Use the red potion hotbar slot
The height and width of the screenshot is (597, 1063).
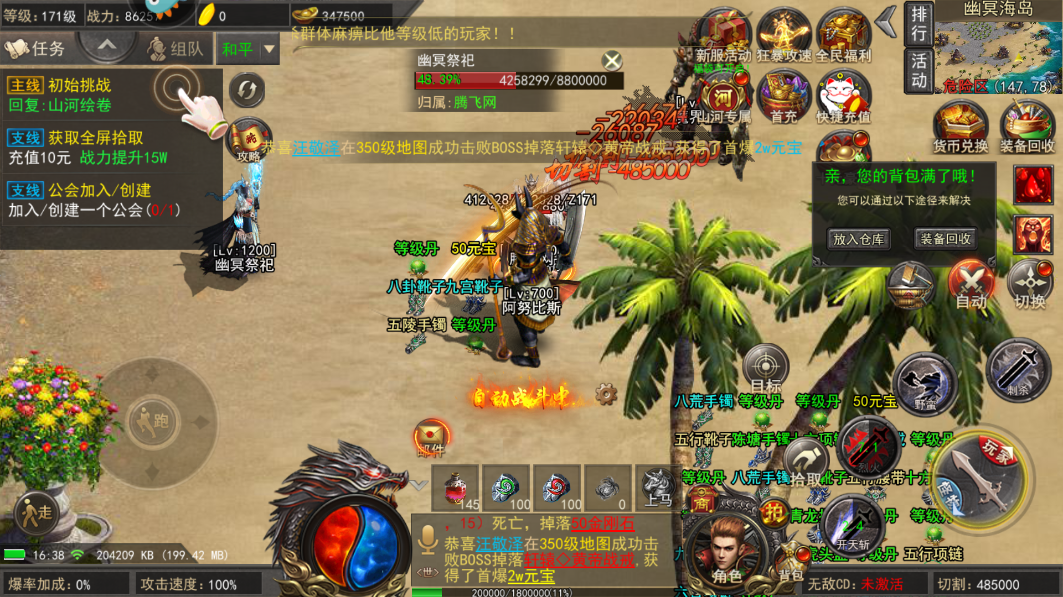(456, 489)
